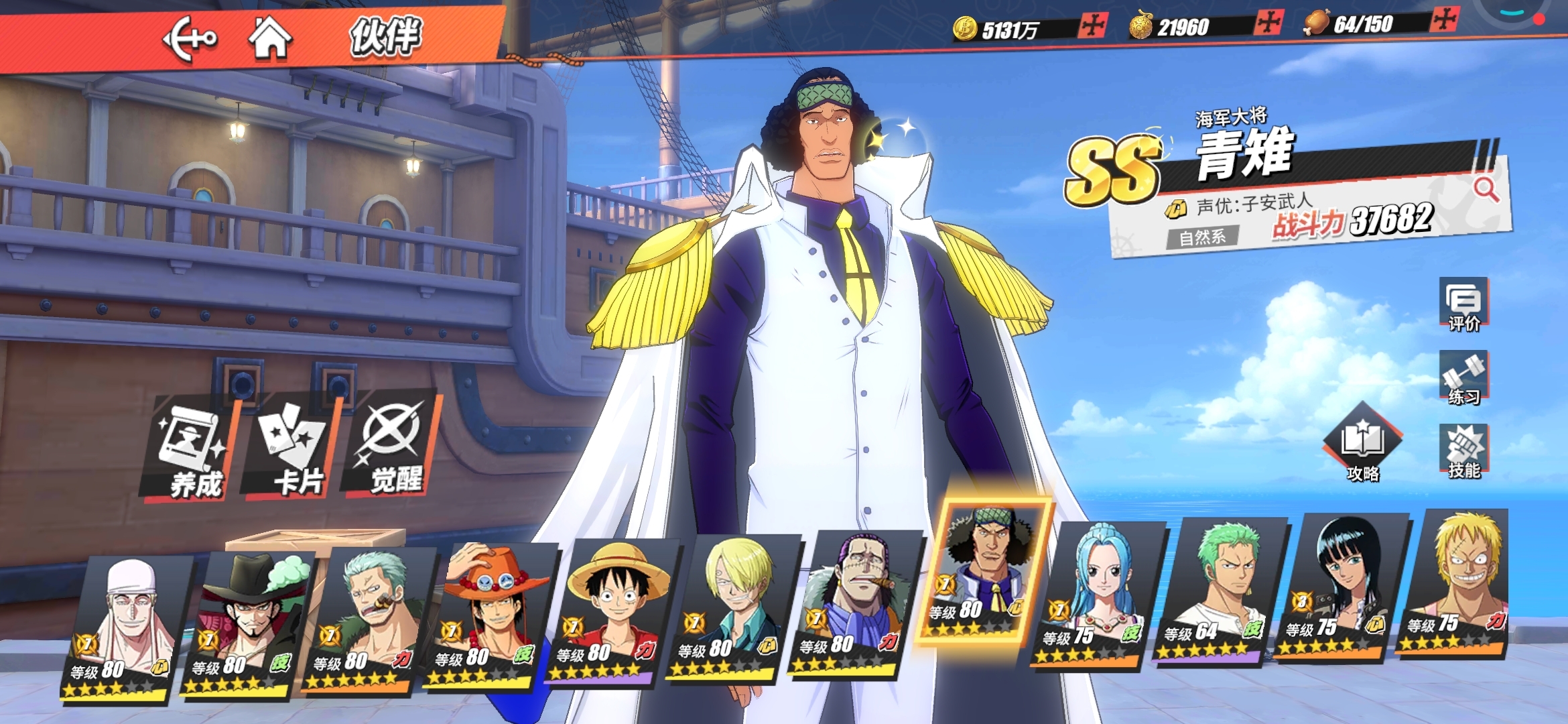
Task: Go back using the anchor icon
Action: [x=189, y=39]
